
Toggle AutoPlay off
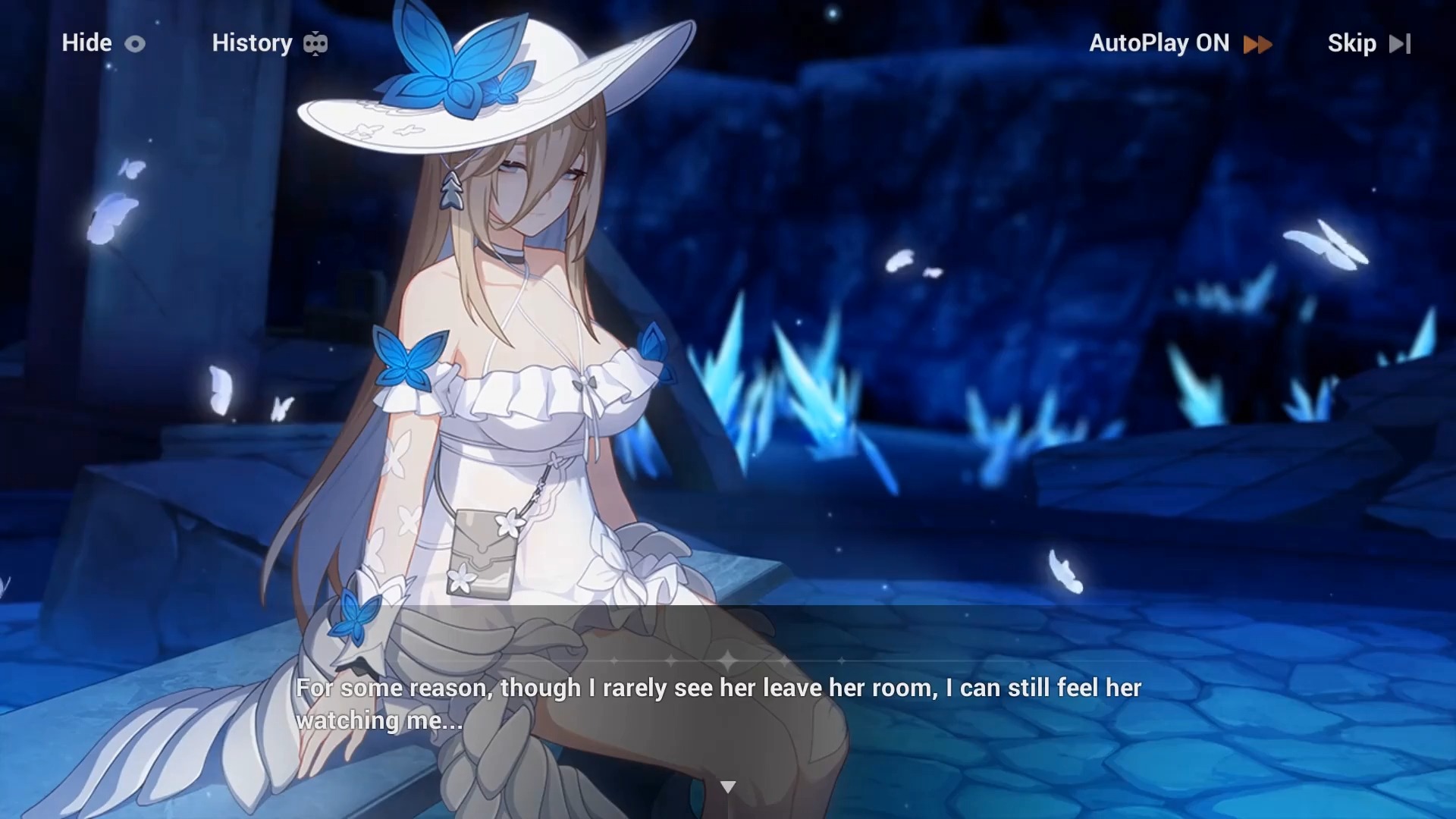[x=1179, y=43]
